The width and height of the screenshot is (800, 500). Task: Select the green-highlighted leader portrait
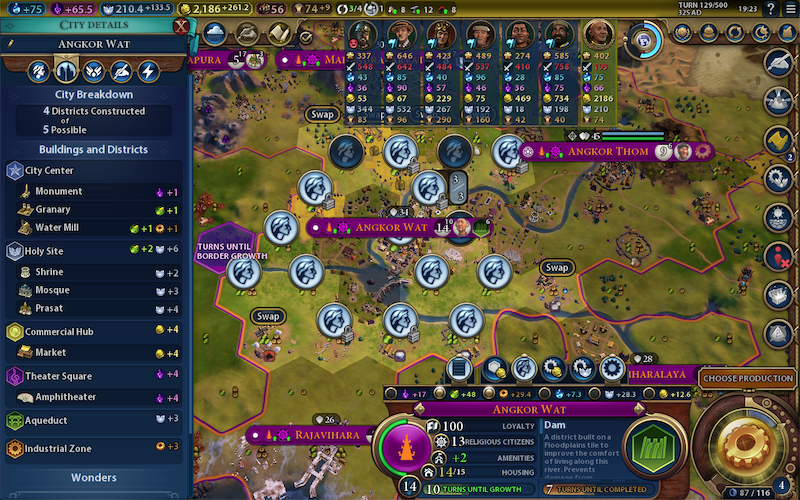point(598,33)
